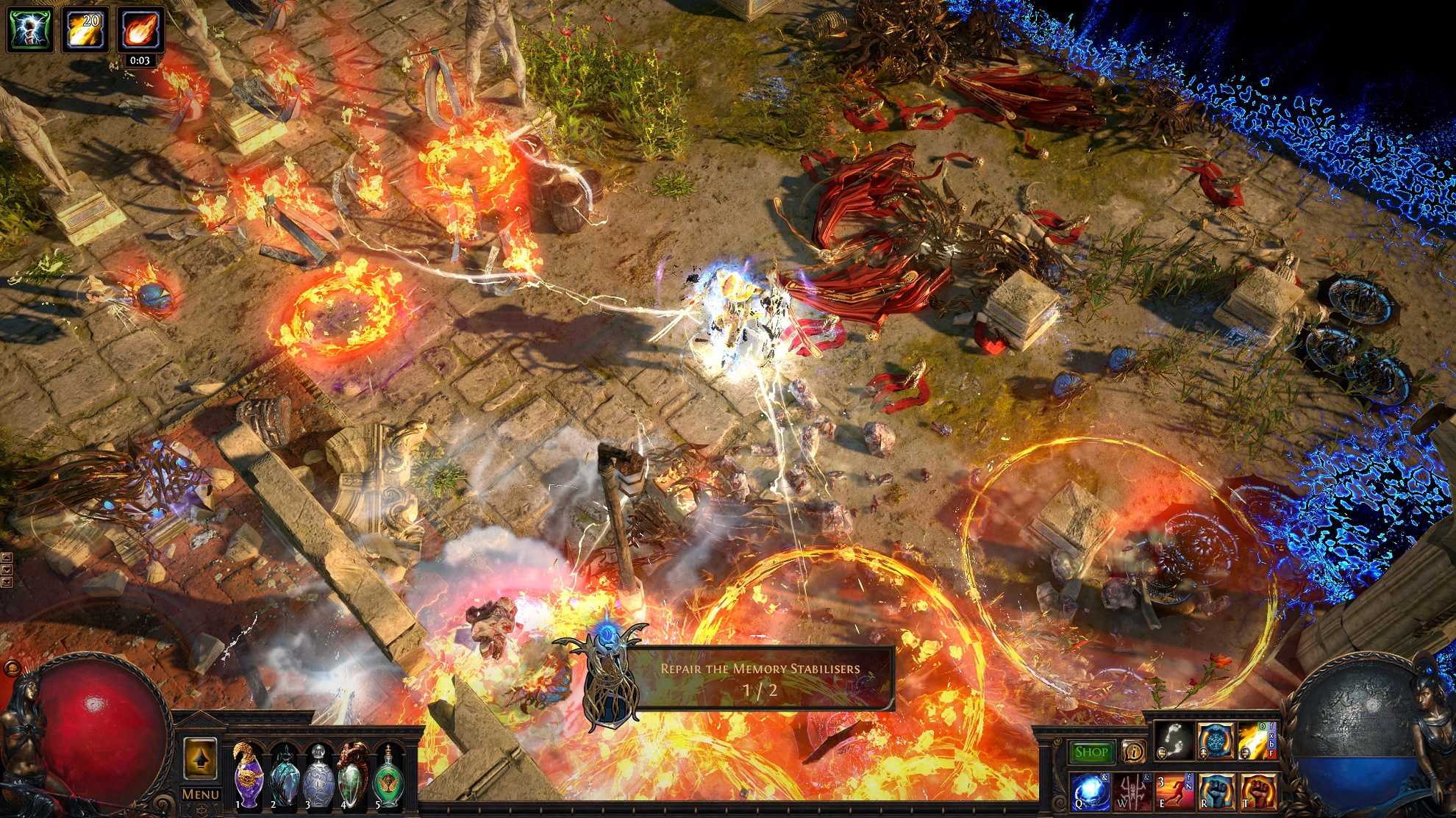Use the green flask in slot 5
Screen dimensions: 1456x818
388,775
